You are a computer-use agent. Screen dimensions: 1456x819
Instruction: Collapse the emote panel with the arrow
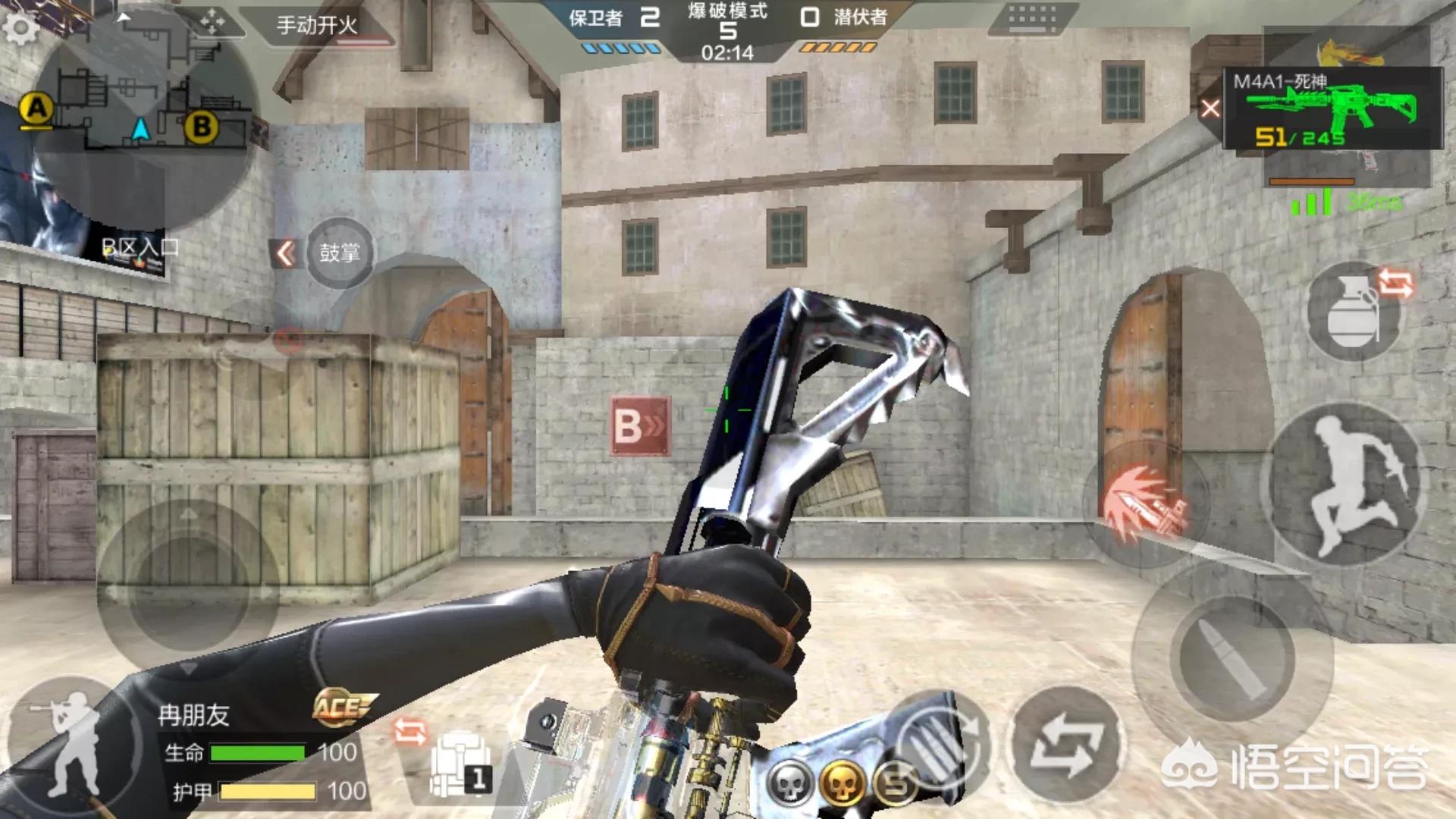(285, 253)
